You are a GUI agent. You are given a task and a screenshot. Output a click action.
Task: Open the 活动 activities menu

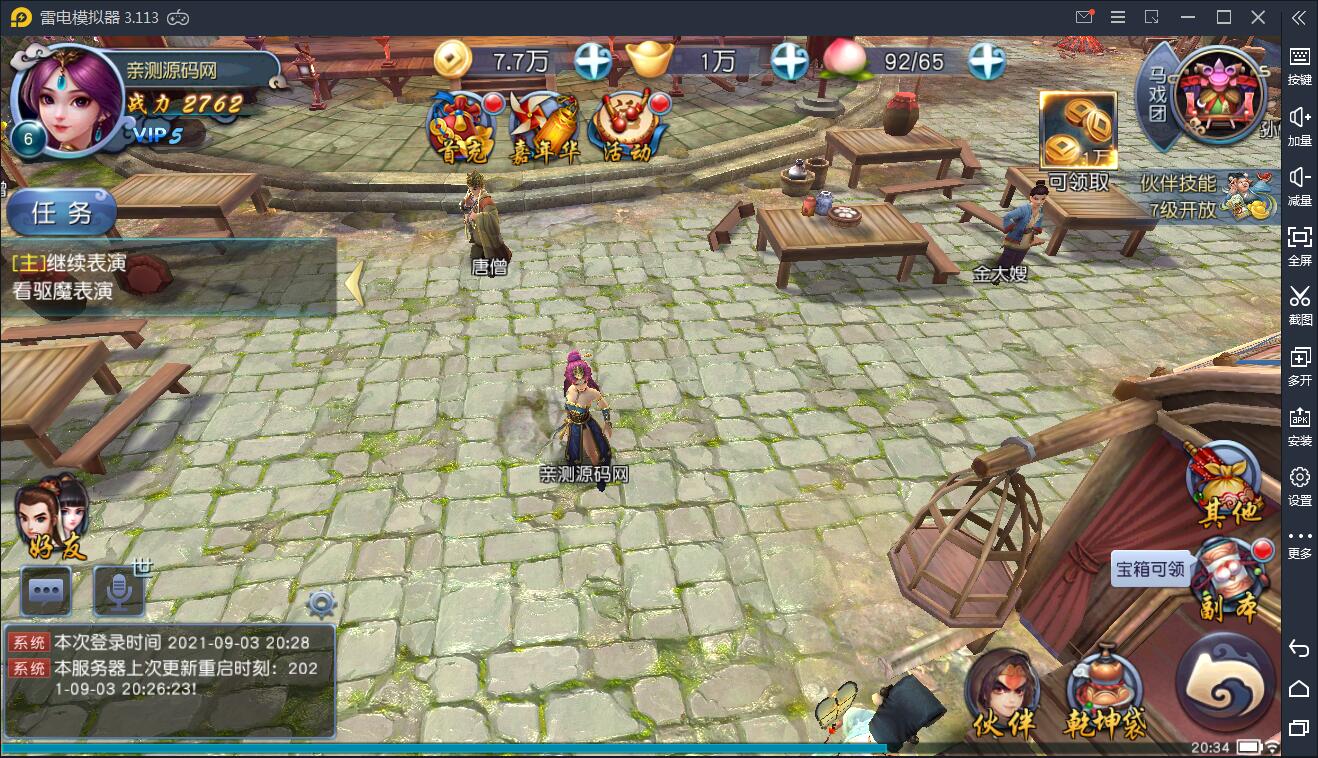[x=628, y=127]
